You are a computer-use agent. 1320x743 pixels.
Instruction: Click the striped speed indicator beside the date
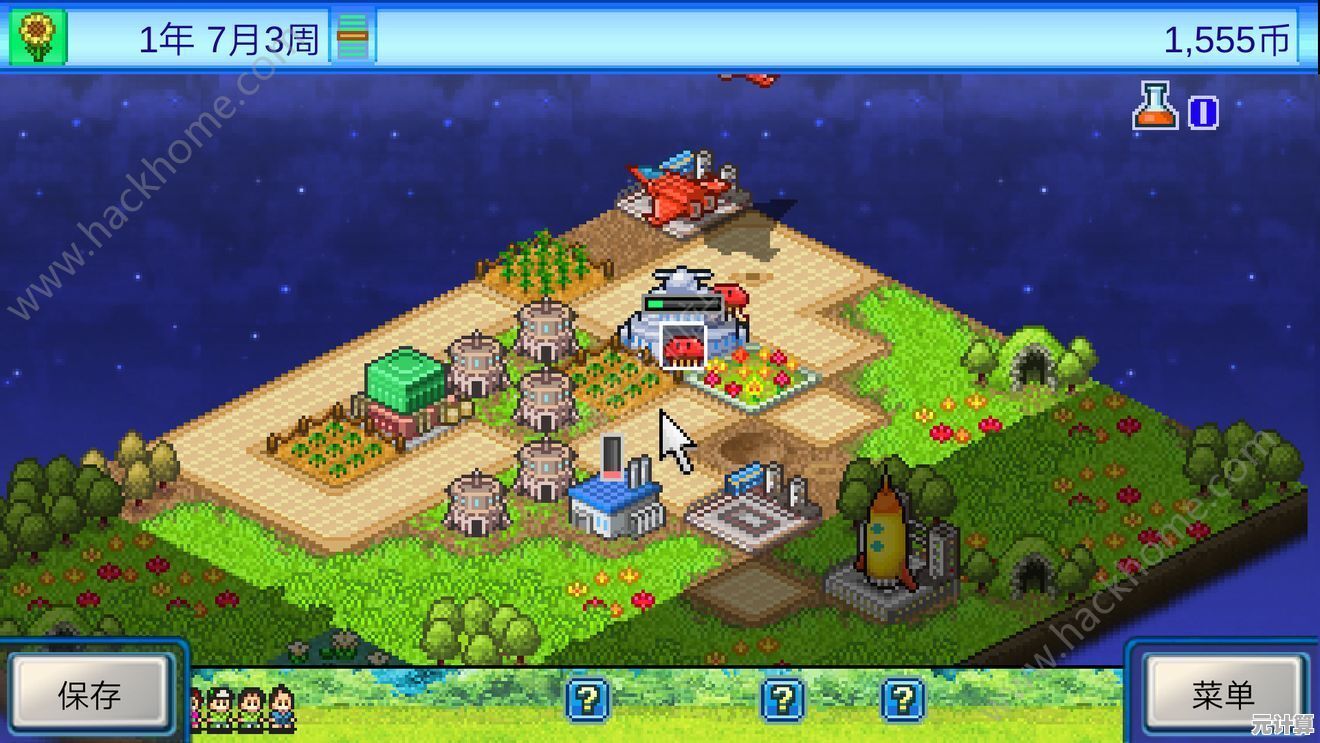(352, 38)
